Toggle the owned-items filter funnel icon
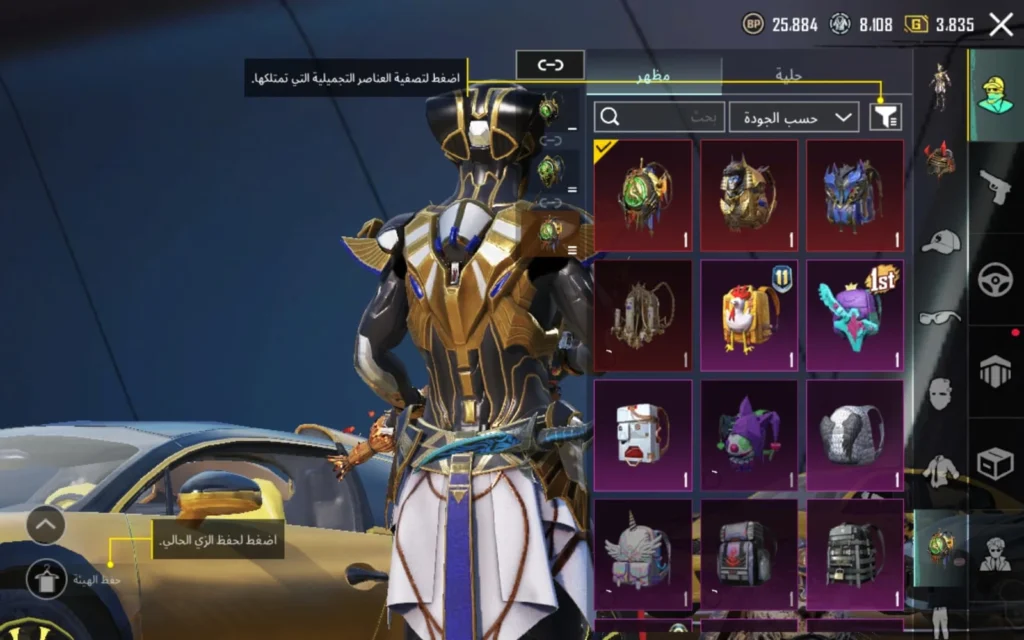This screenshot has width=1024, height=640. click(x=885, y=117)
